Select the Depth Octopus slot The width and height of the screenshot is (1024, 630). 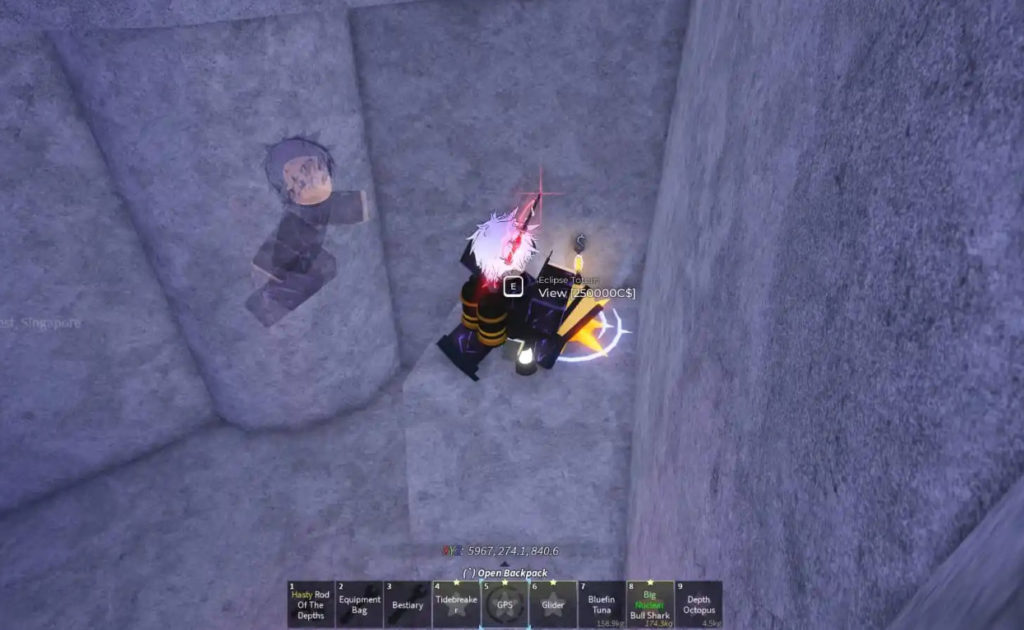pyautogui.click(x=698, y=604)
